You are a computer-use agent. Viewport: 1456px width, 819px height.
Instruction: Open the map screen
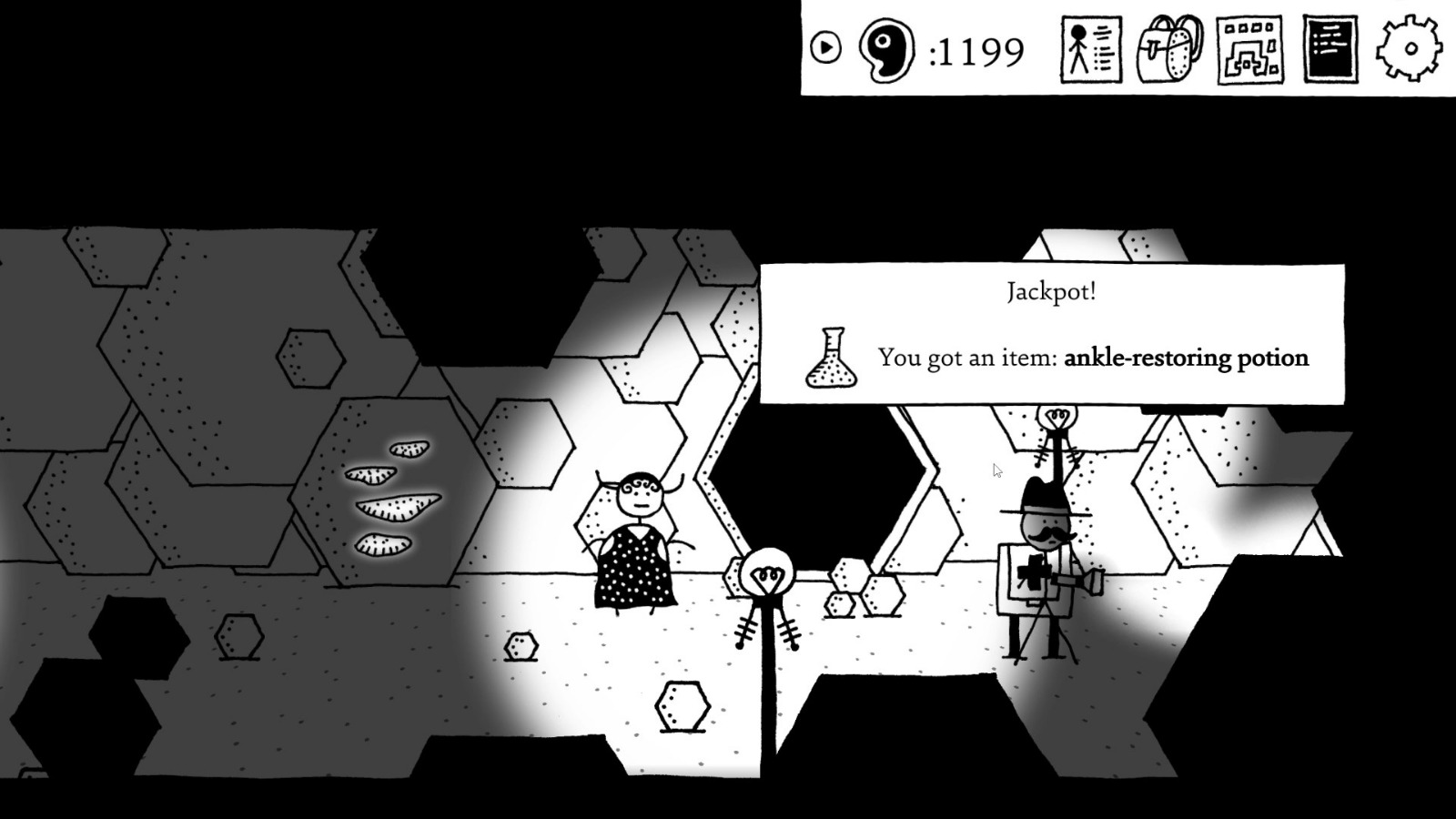click(x=1250, y=52)
